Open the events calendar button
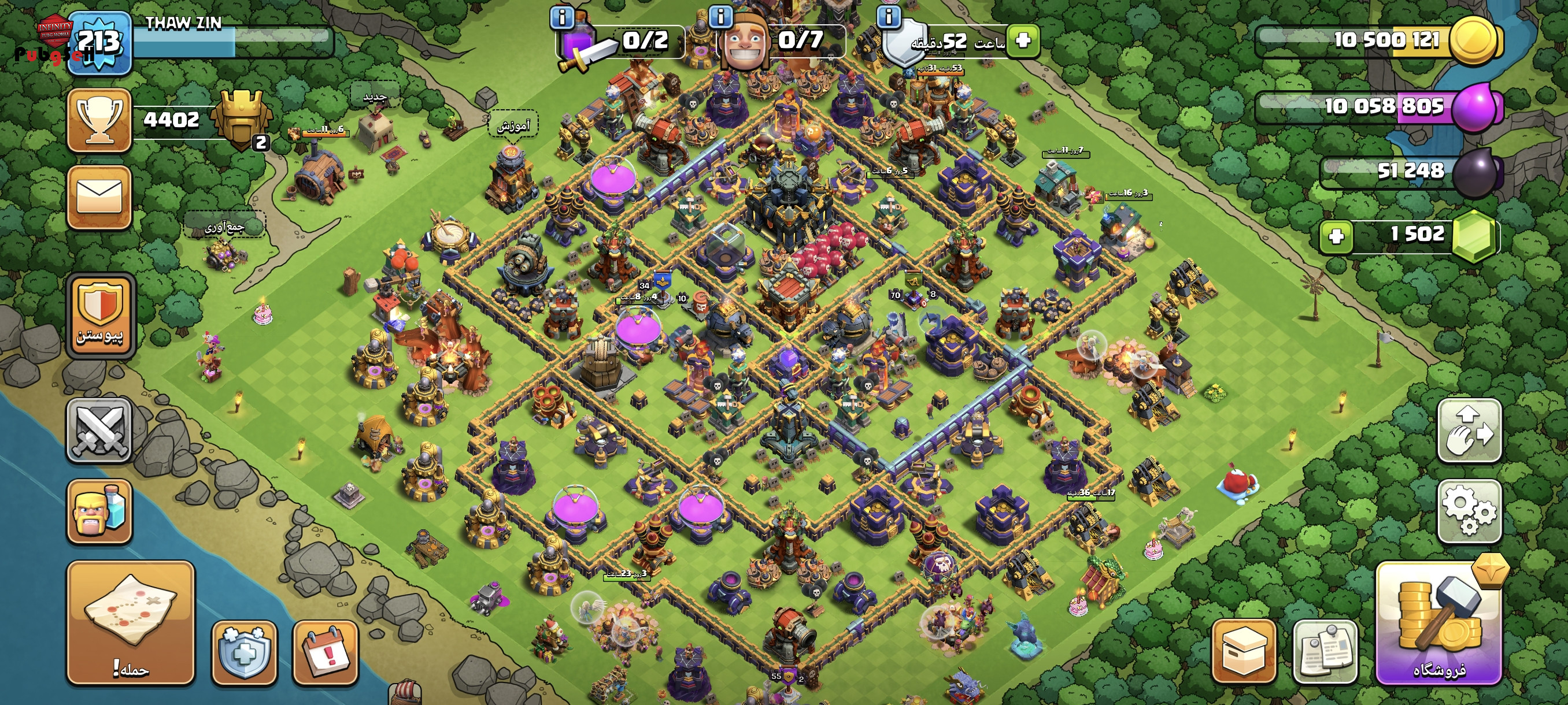1568x705 pixels. pyautogui.click(x=325, y=652)
